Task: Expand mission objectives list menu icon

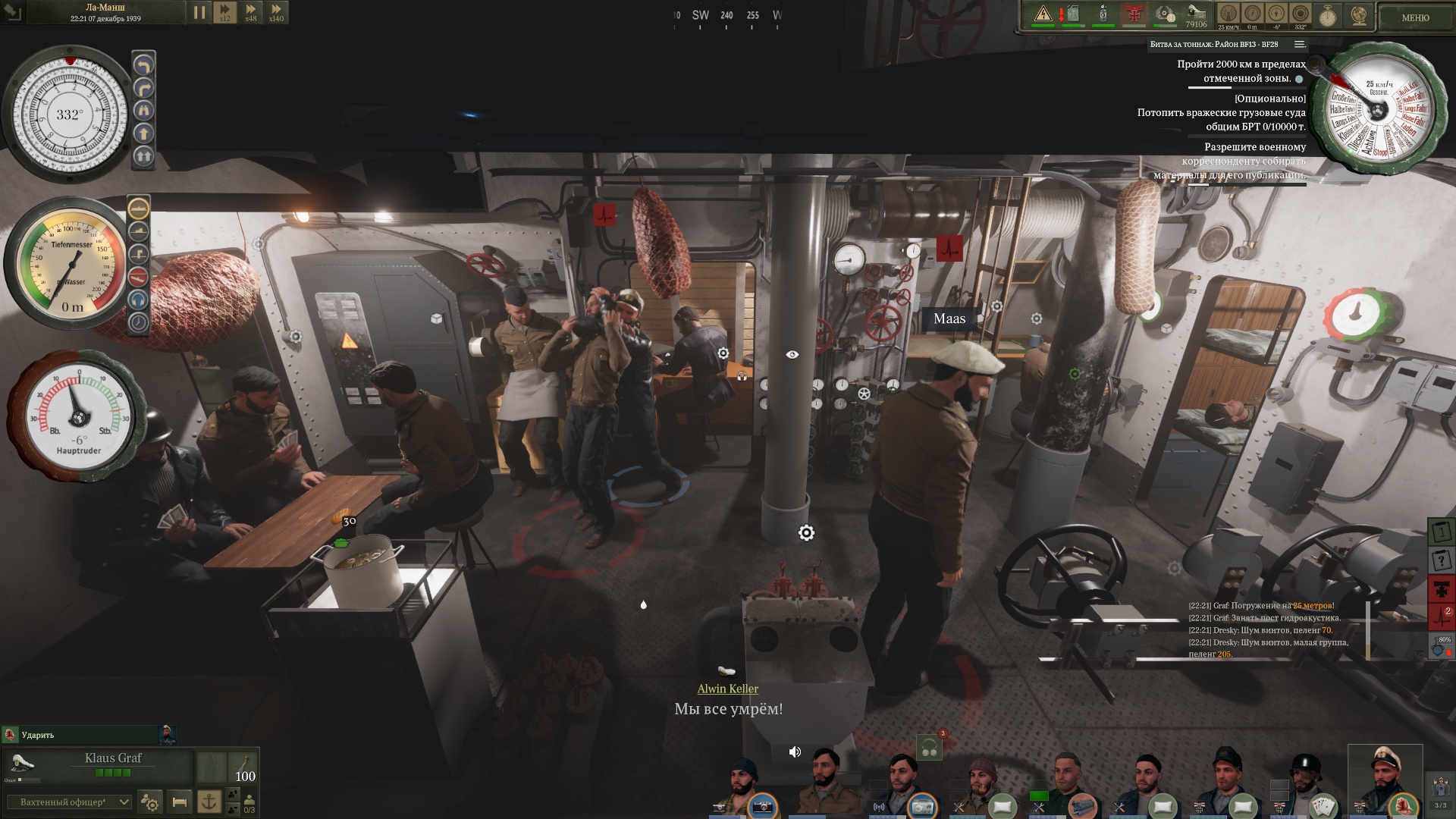Action: pos(1299,44)
